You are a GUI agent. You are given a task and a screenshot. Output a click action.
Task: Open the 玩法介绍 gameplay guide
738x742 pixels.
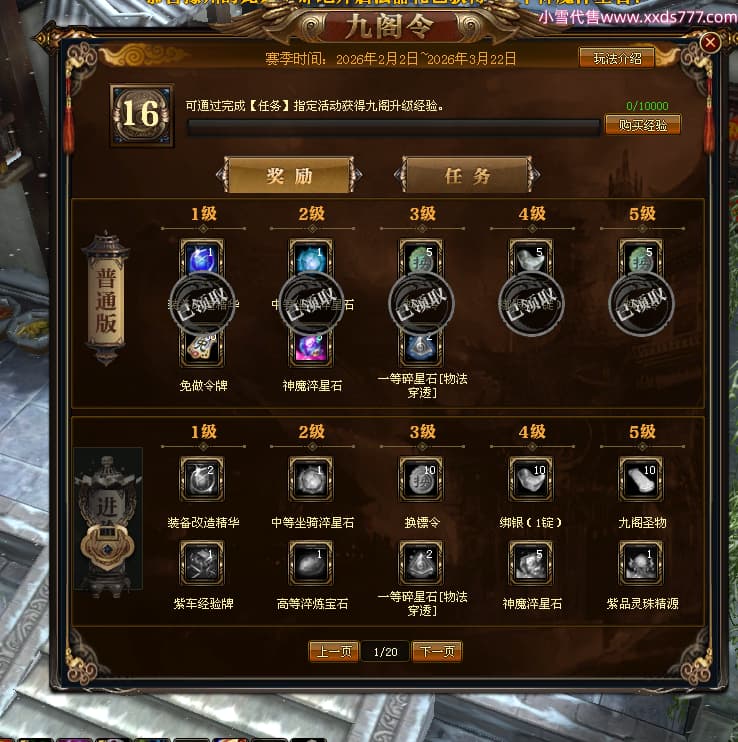click(x=616, y=58)
